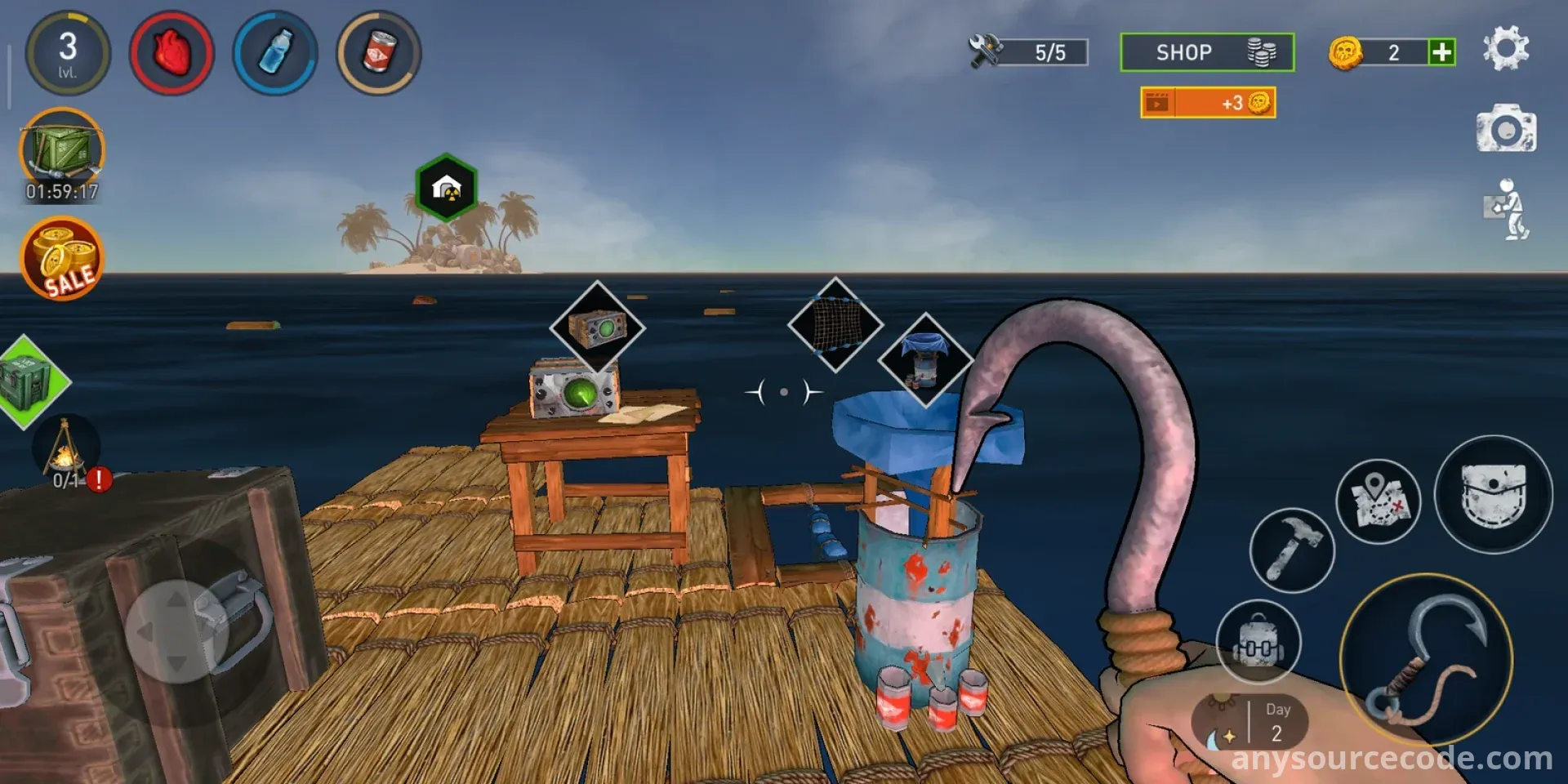The image size is (1568, 784).
Task: Tap the radio receiver diamond marker
Action: click(598, 327)
